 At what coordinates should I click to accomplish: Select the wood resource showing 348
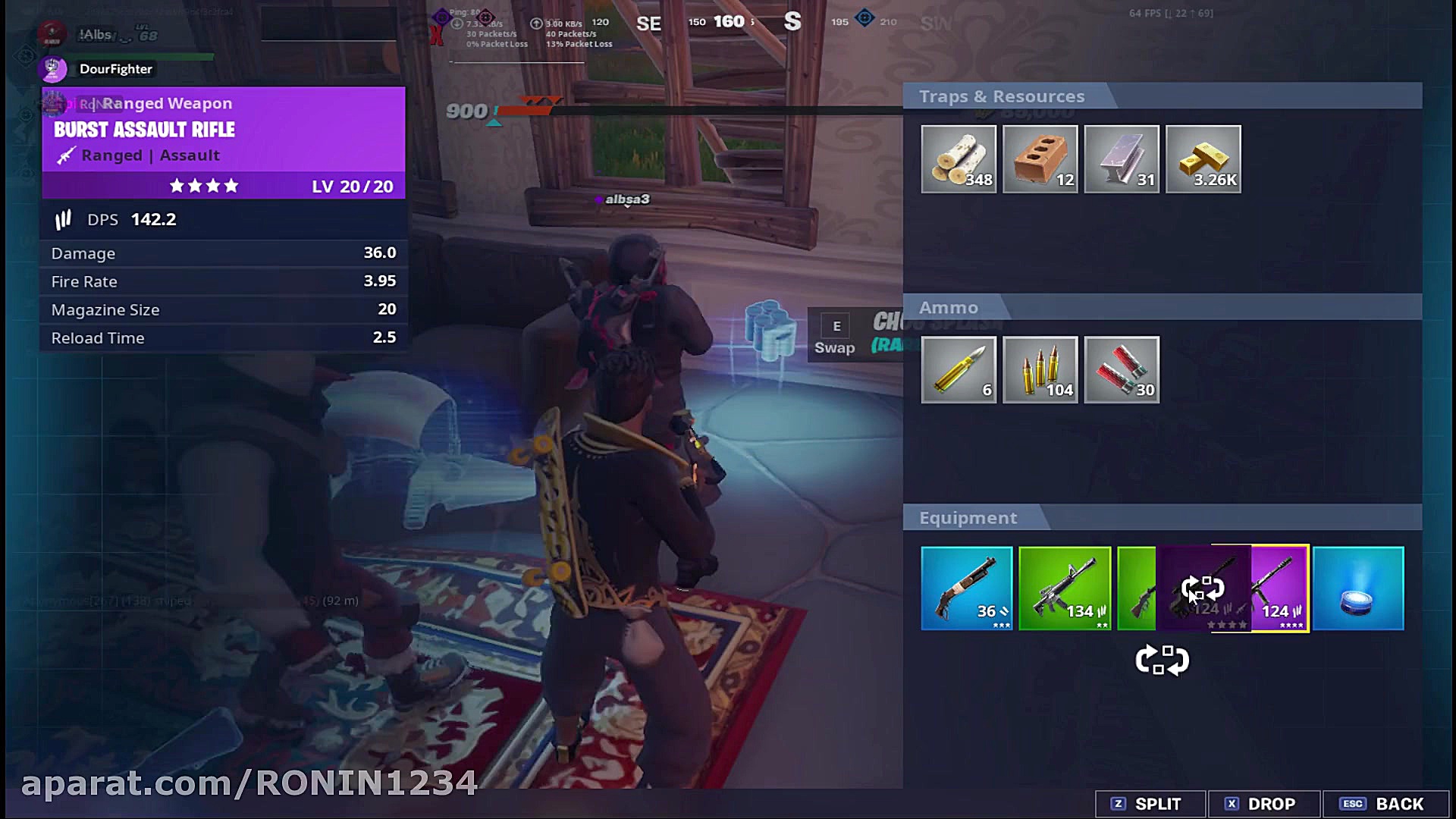[x=959, y=158]
